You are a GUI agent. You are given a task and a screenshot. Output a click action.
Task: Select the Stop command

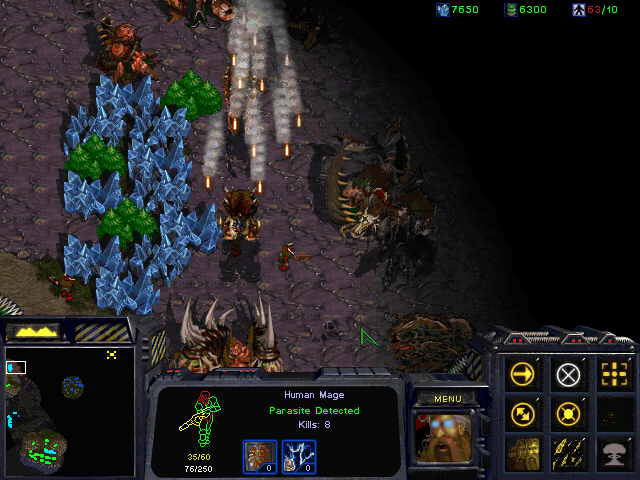pos(568,375)
